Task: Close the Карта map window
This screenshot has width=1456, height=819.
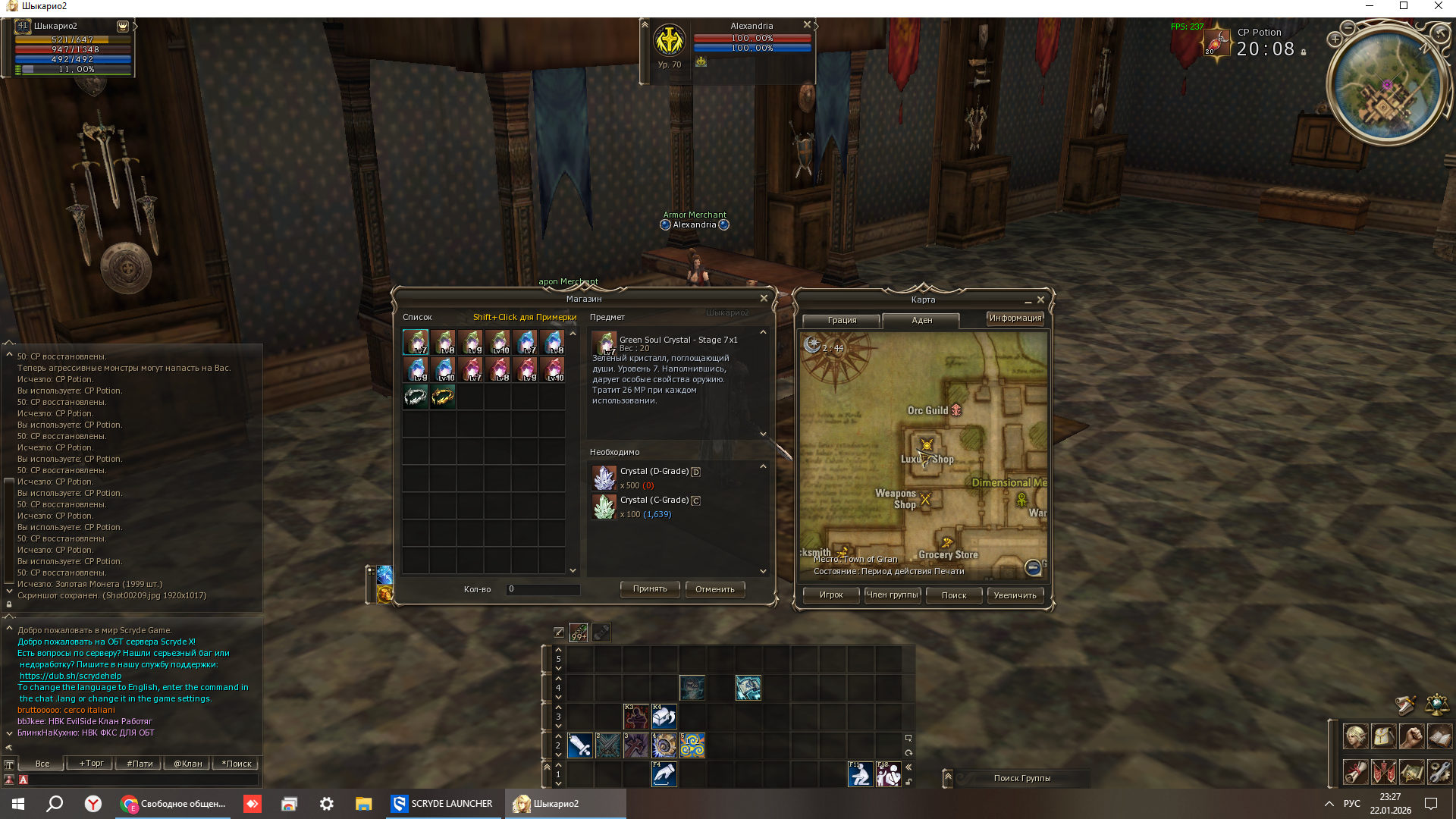Action: [x=1040, y=300]
